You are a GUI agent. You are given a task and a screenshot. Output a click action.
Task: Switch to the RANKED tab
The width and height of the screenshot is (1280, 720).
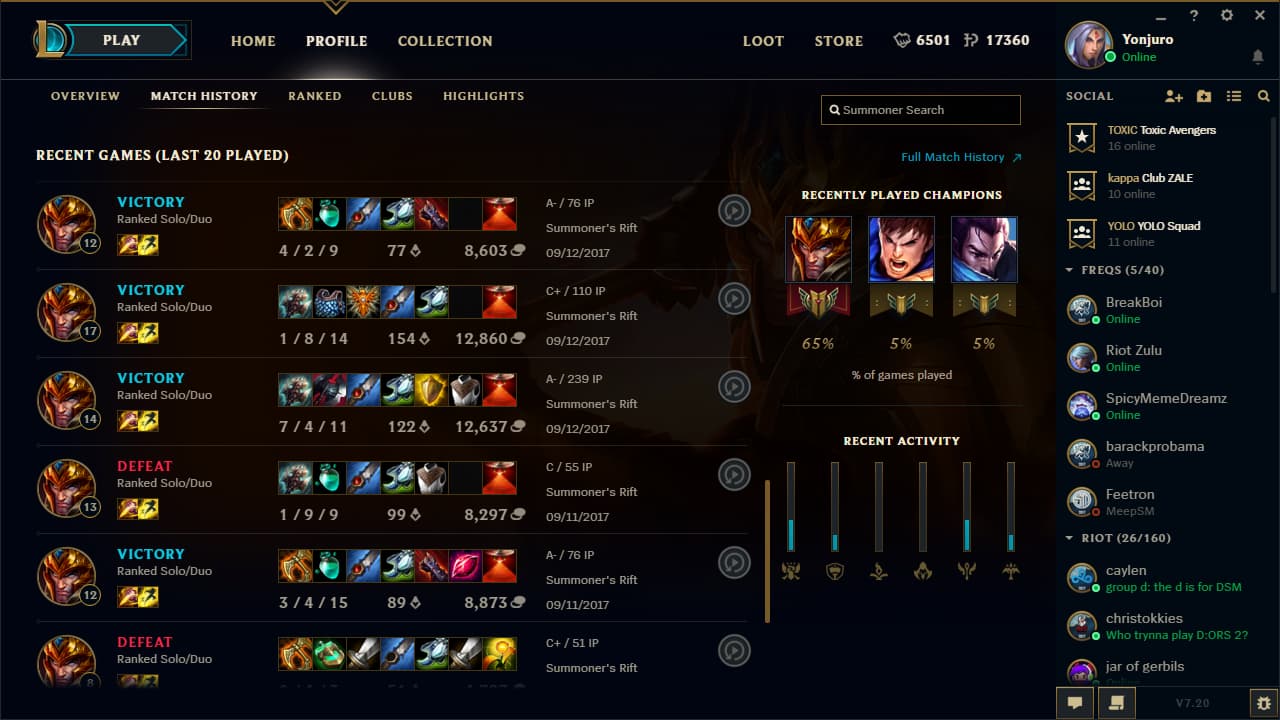[x=314, y=96]
